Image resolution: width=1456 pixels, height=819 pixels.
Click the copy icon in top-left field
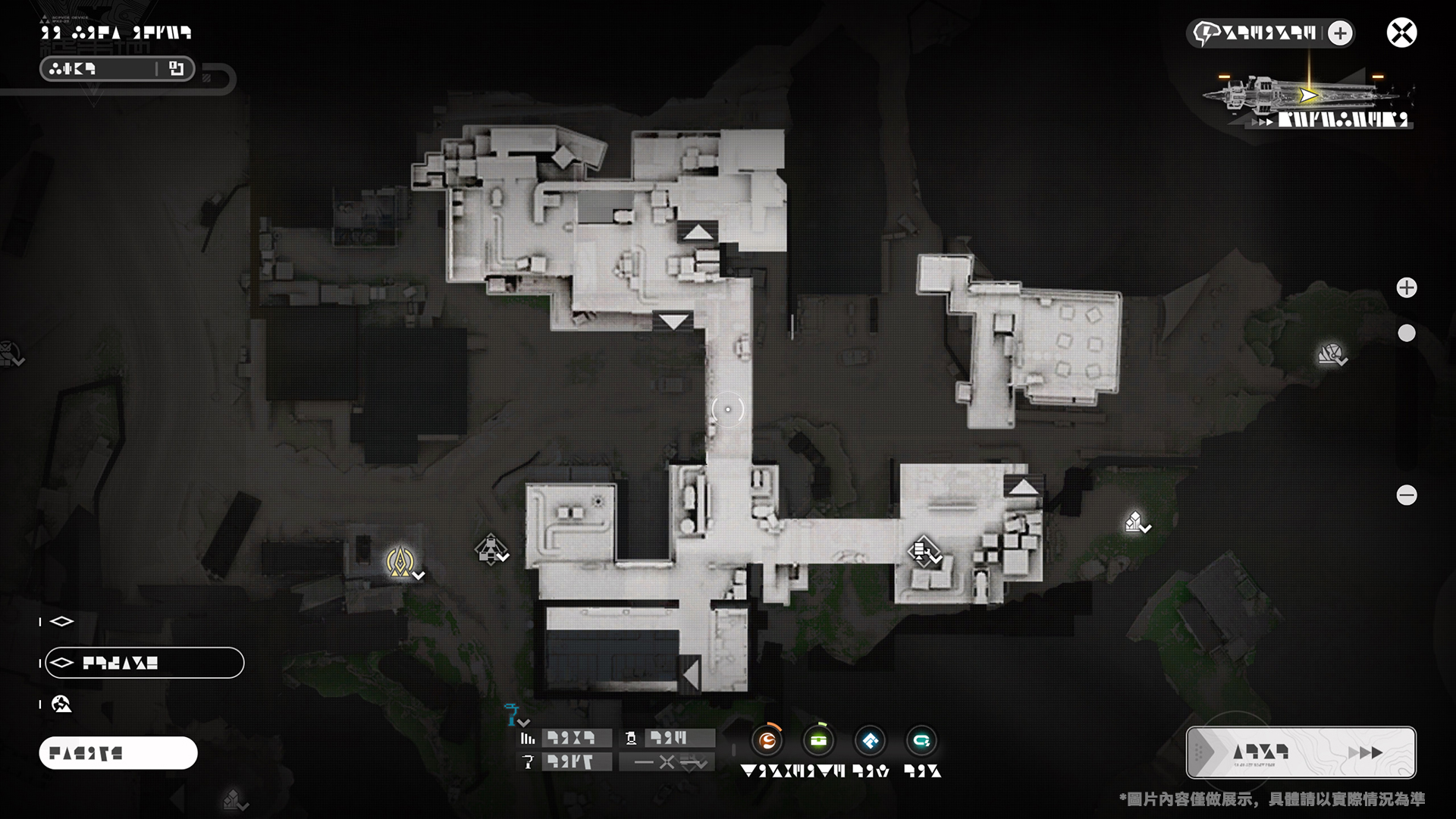pos(177,69)
